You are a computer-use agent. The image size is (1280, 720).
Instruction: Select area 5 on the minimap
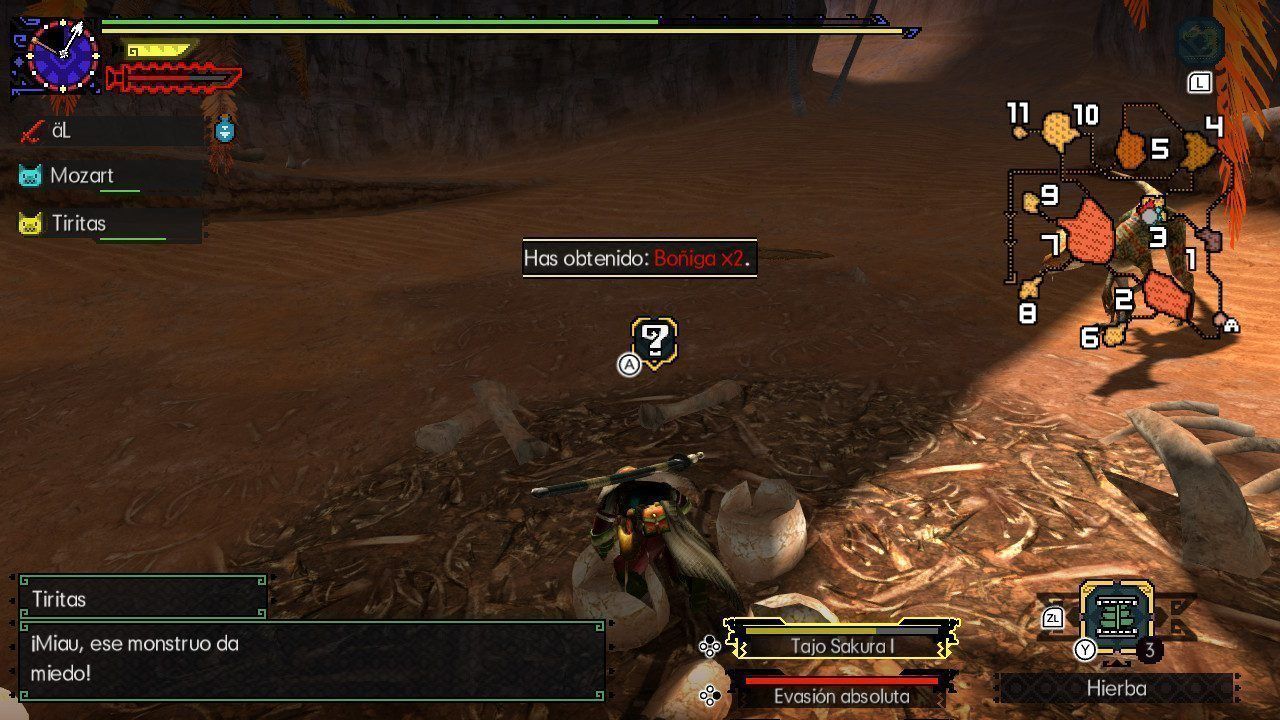[1131, 150]
